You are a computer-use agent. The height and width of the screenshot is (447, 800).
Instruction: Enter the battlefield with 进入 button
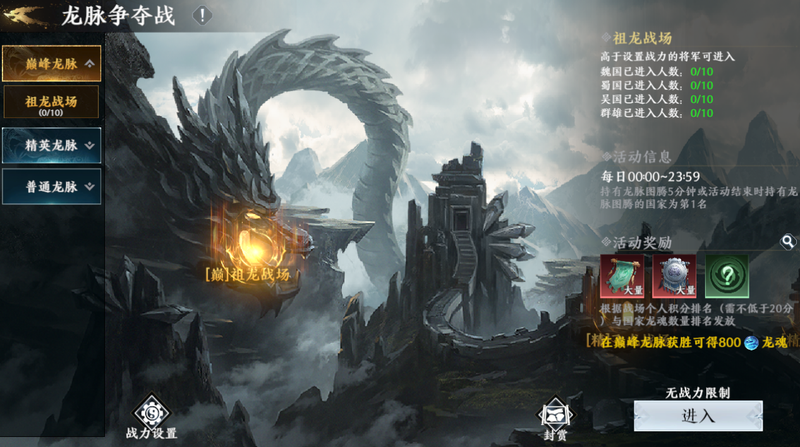click(697, 415)
